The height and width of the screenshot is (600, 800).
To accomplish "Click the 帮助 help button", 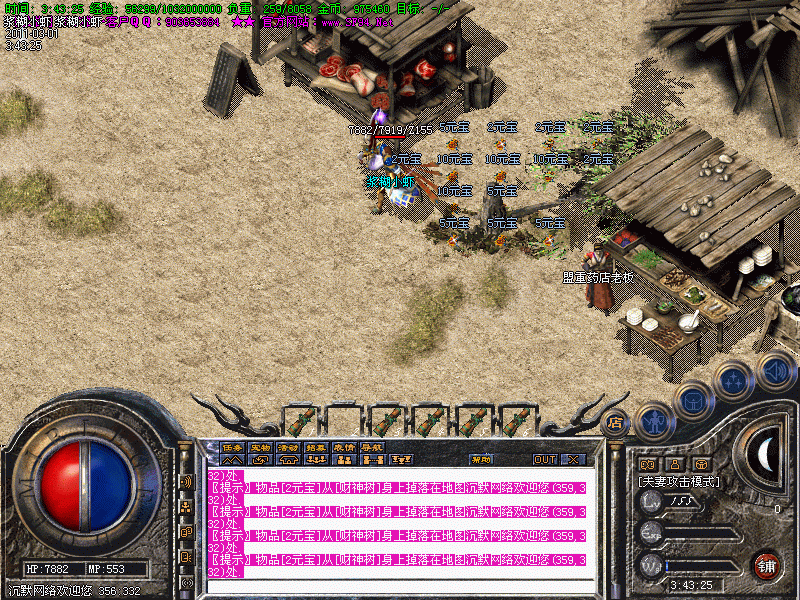I will click(481, 460).
